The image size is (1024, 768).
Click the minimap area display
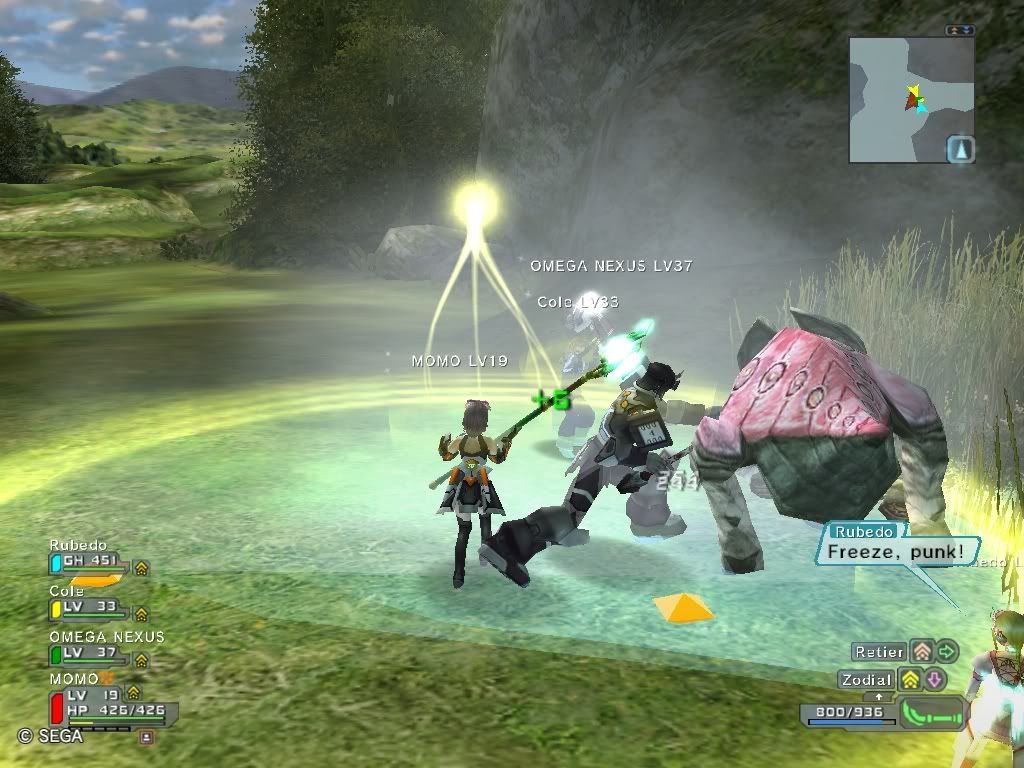pyautogui.click(x=911, y=99)
